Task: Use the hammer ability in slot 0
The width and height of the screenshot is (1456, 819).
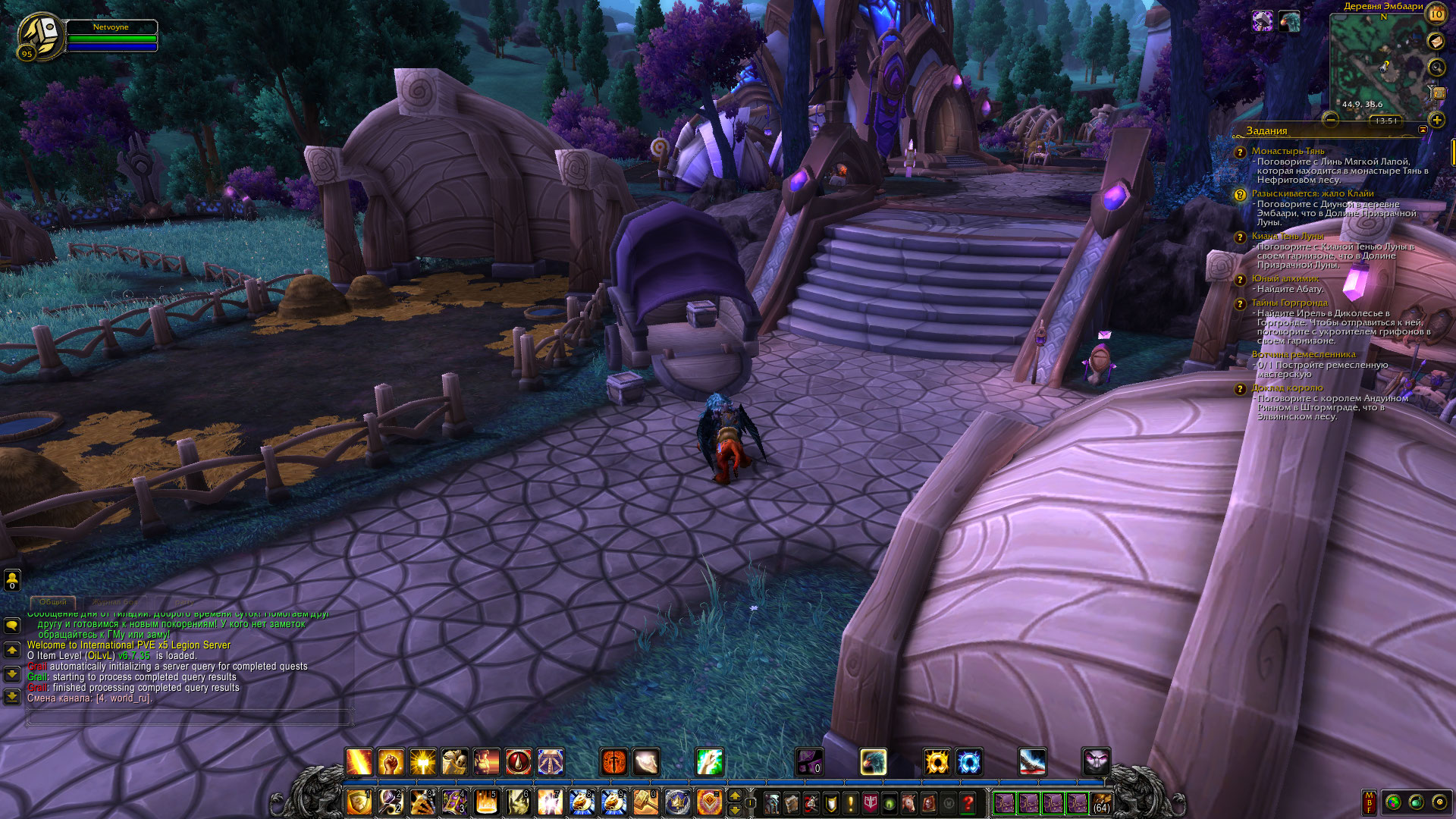Action: click(645, 802)
